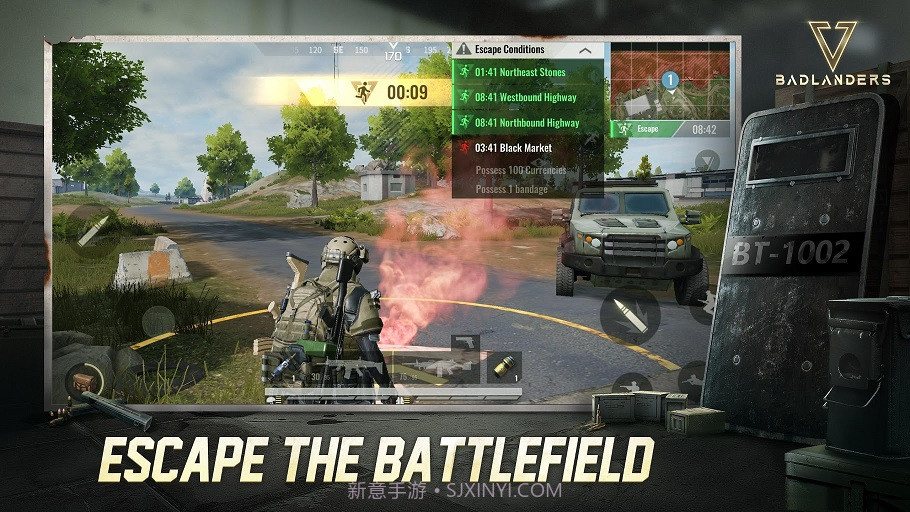Select the grenade item slot
The width and height of the screenshot is (910, 512).
505,365
